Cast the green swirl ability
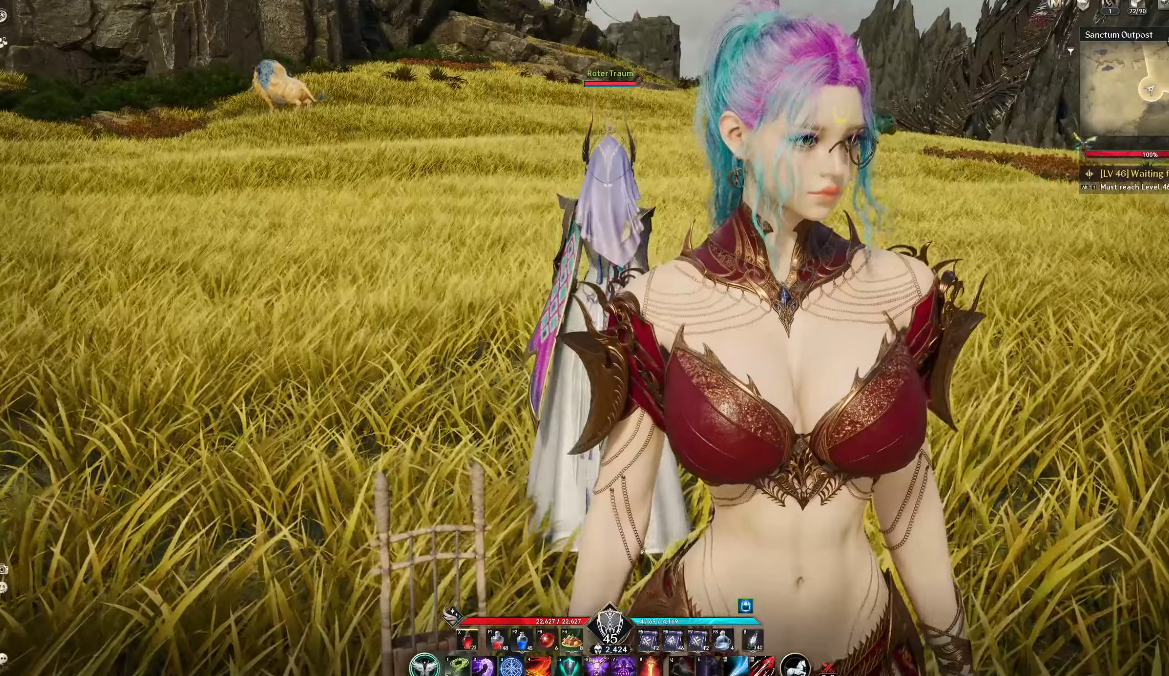The height and width of the screenshot is (676, 1169). (457, 667)
